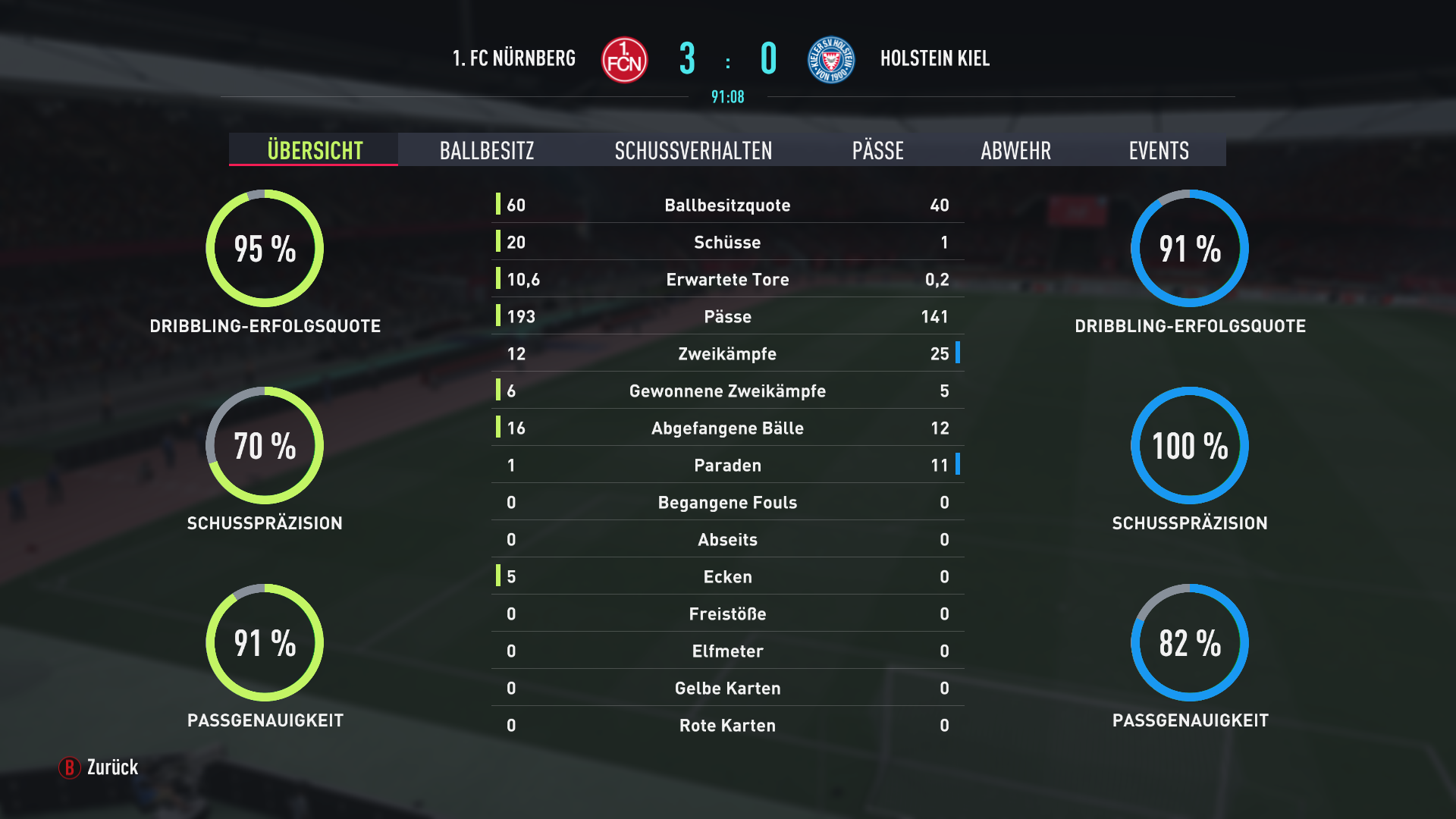
Task: Open the Schussverhalten tab
Action: (x=693, y=150)
